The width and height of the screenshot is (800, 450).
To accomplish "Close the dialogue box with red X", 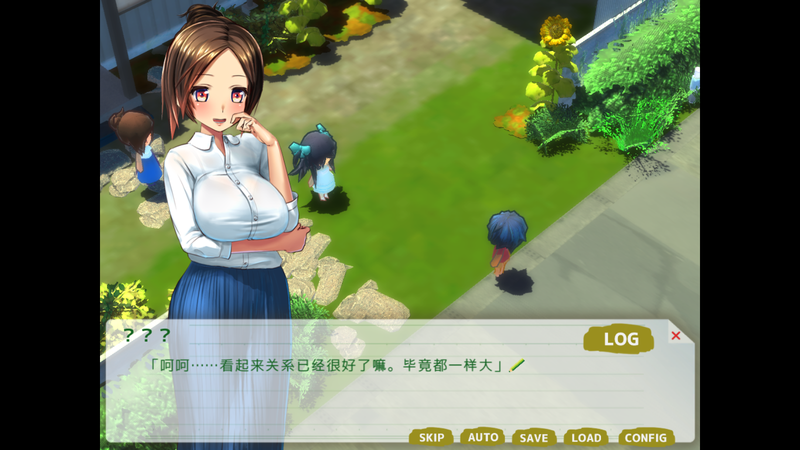I will [676, 336].
